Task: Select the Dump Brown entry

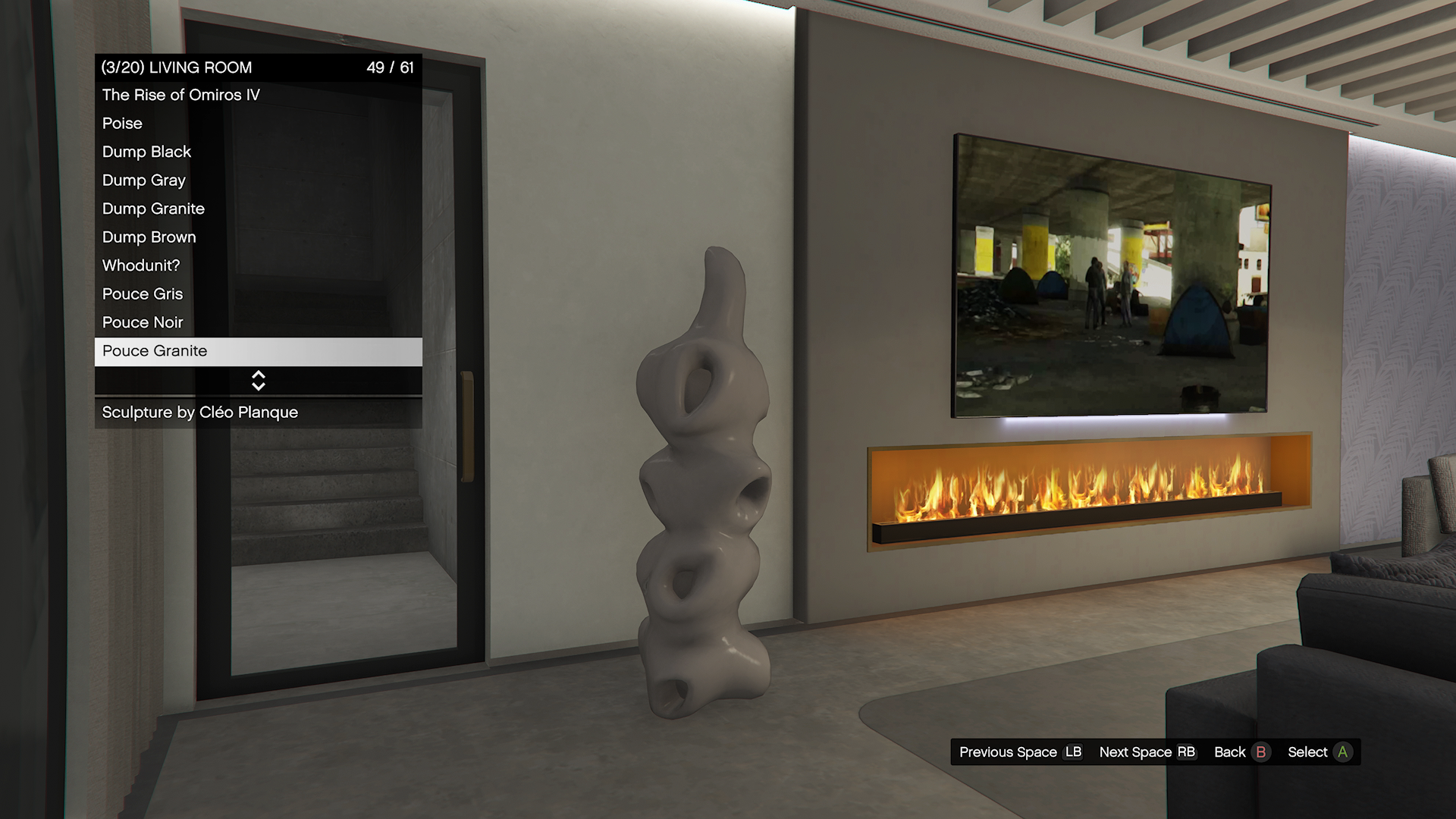Action: tap(149, 237)
